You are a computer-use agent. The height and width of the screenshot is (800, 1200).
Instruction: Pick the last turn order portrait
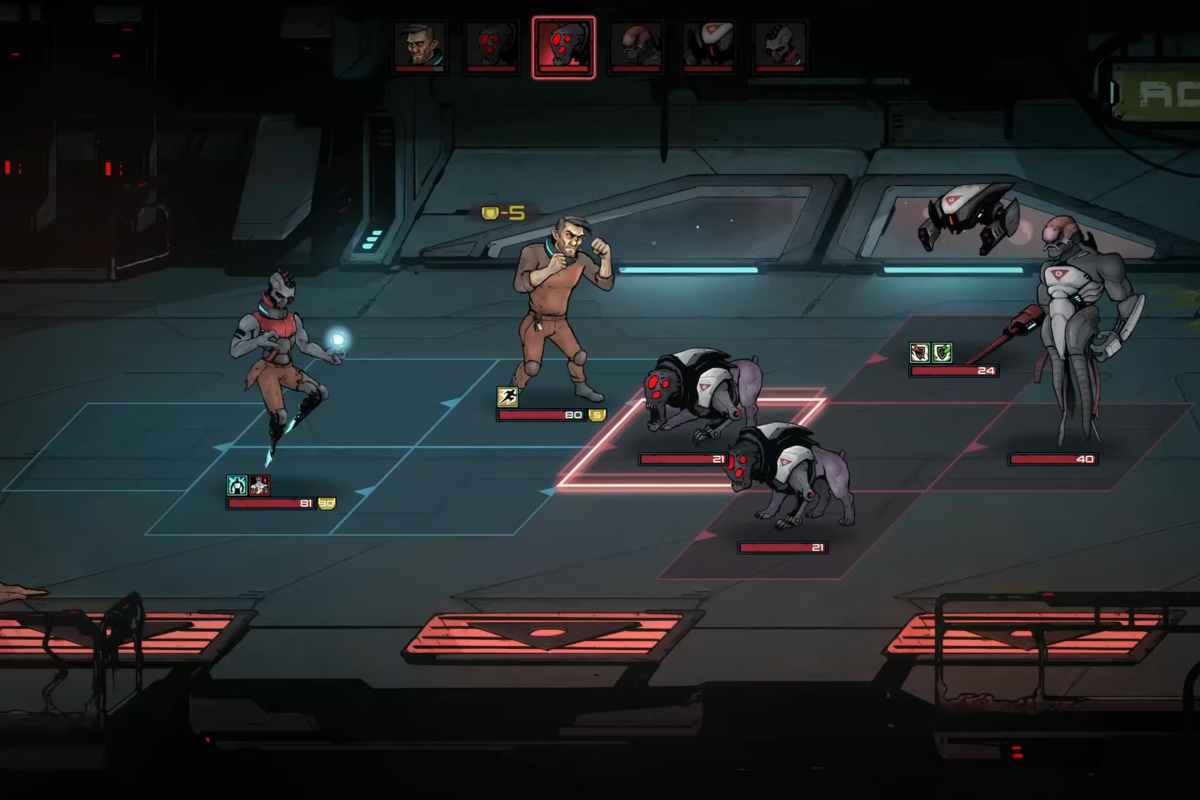pyautogui.click(x=780, y=46)
